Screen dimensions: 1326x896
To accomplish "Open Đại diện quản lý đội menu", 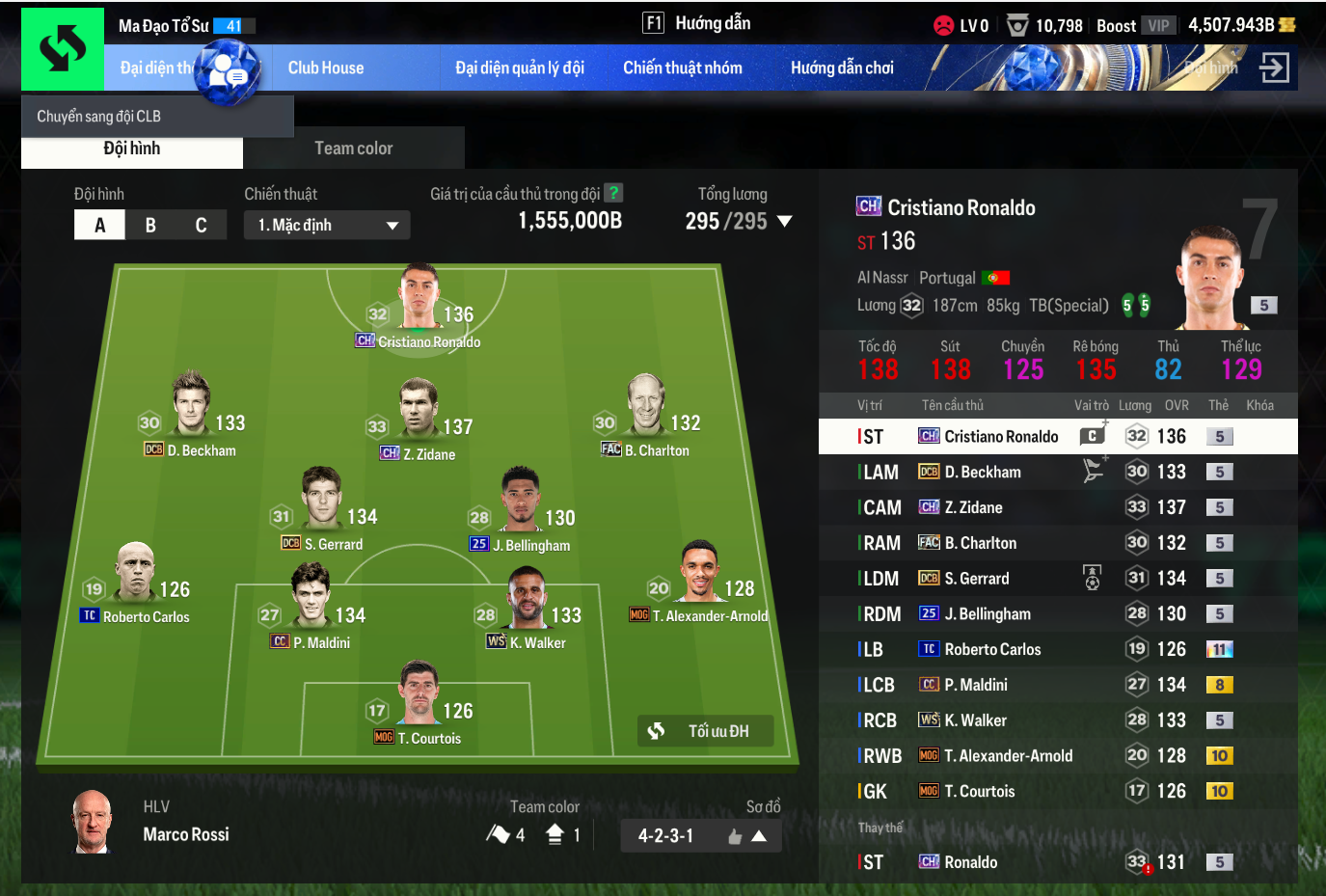I will click(520, 68).
